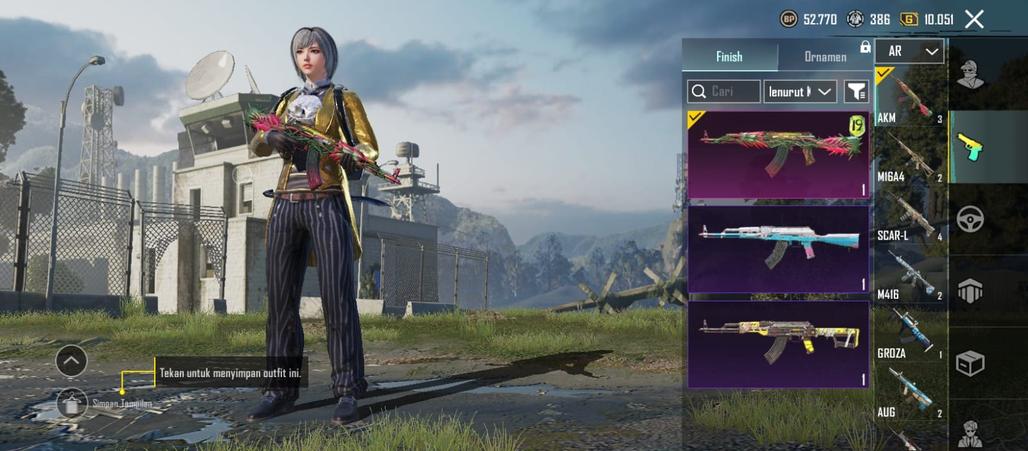Select the red dragon AKM skin

(779, 154)
